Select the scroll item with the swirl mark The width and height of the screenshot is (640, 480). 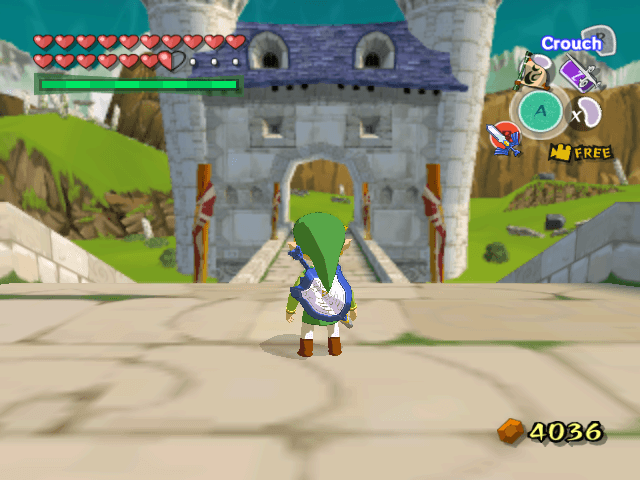click(537, 70)
